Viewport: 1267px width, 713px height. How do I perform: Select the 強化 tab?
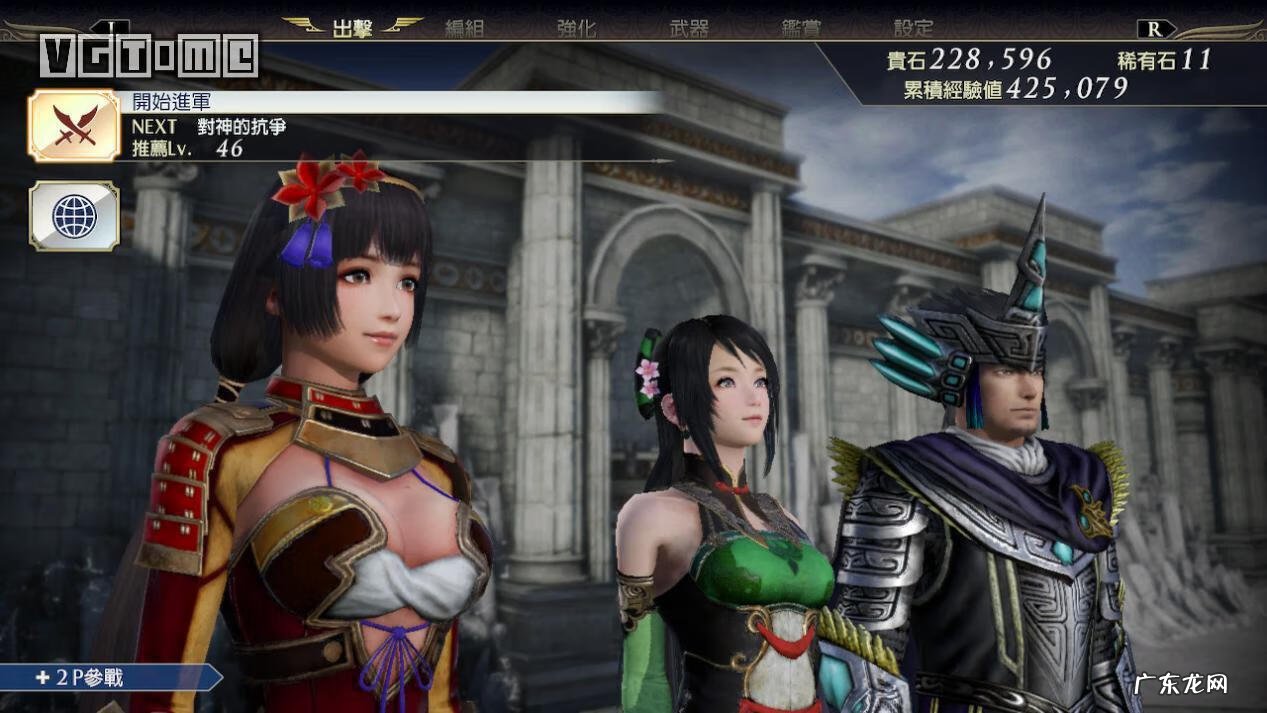click(576, 28)
